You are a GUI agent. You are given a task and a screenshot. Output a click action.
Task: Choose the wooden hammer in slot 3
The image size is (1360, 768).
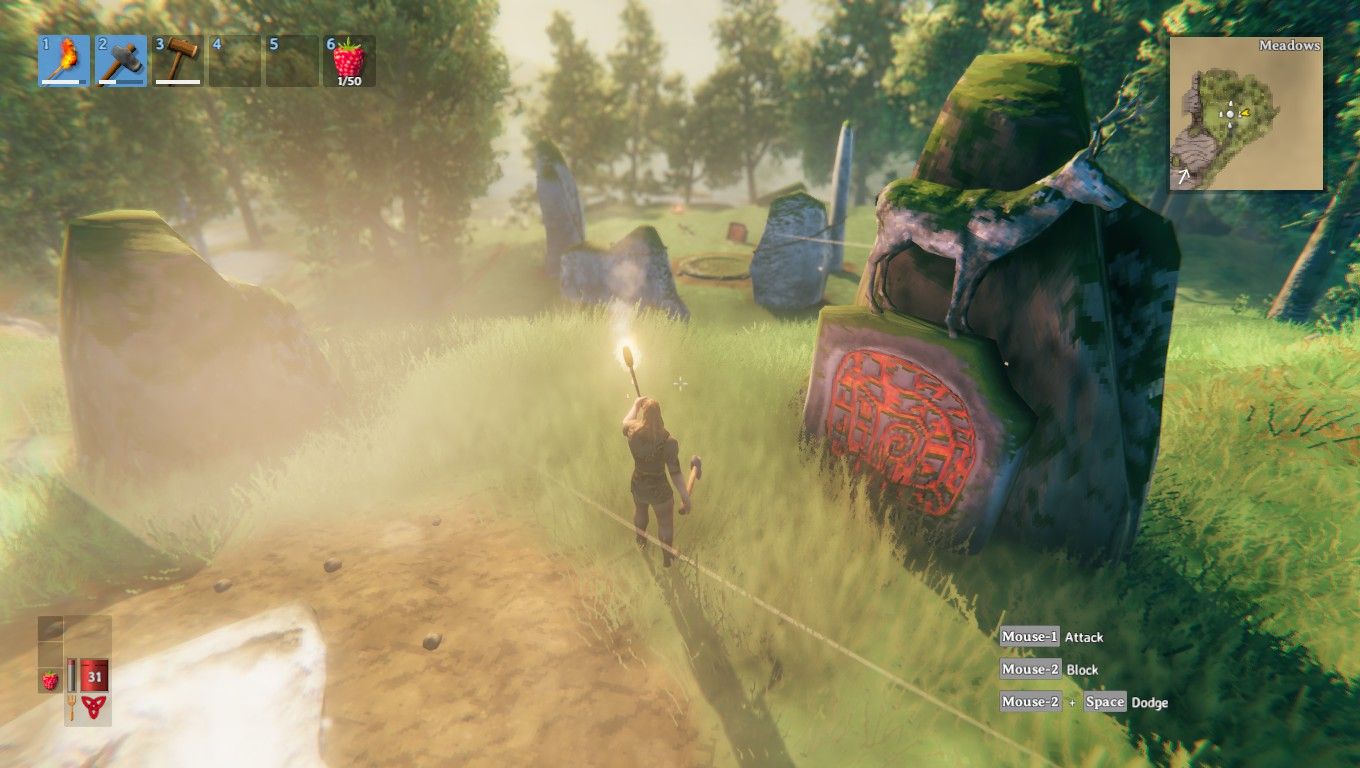pos(178,61)
